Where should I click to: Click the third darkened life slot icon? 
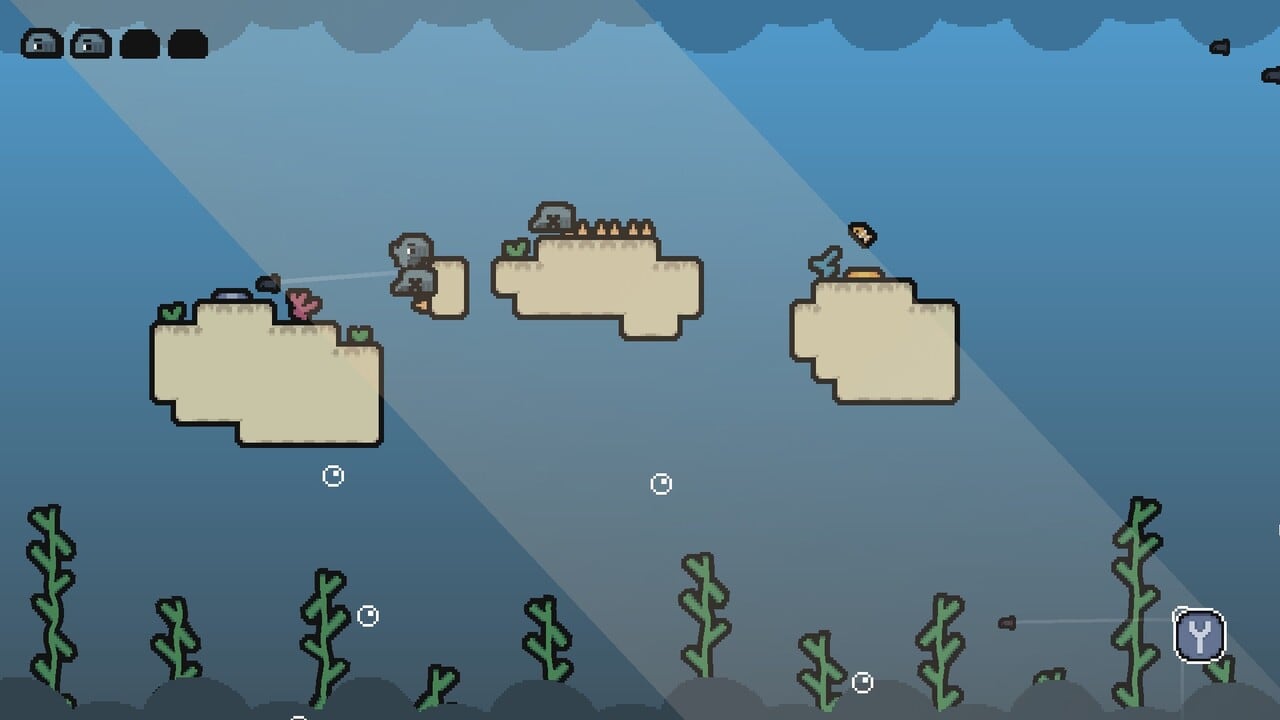[141, 43]
